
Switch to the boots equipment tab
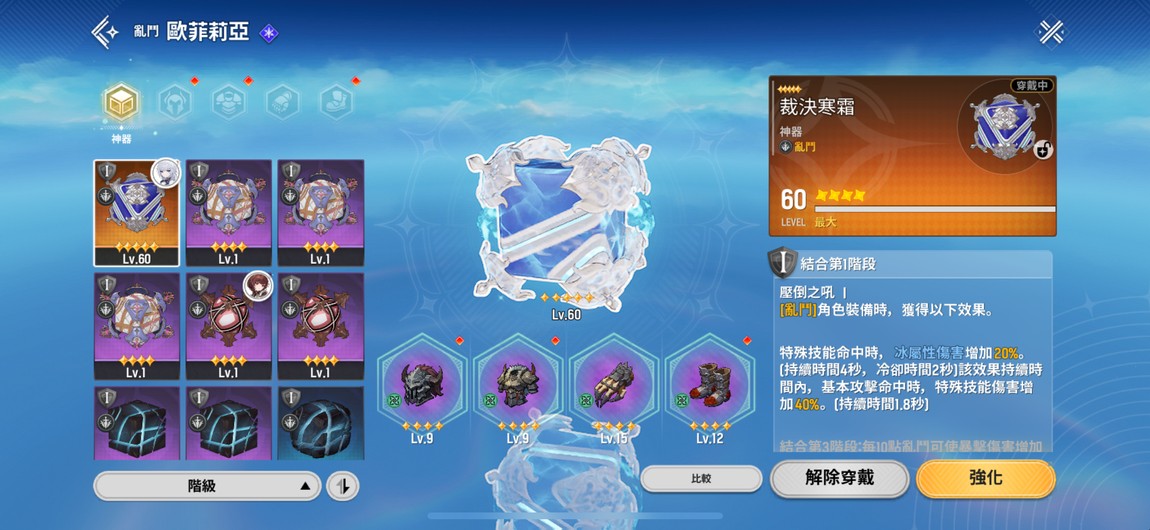(x=336, y=101)
